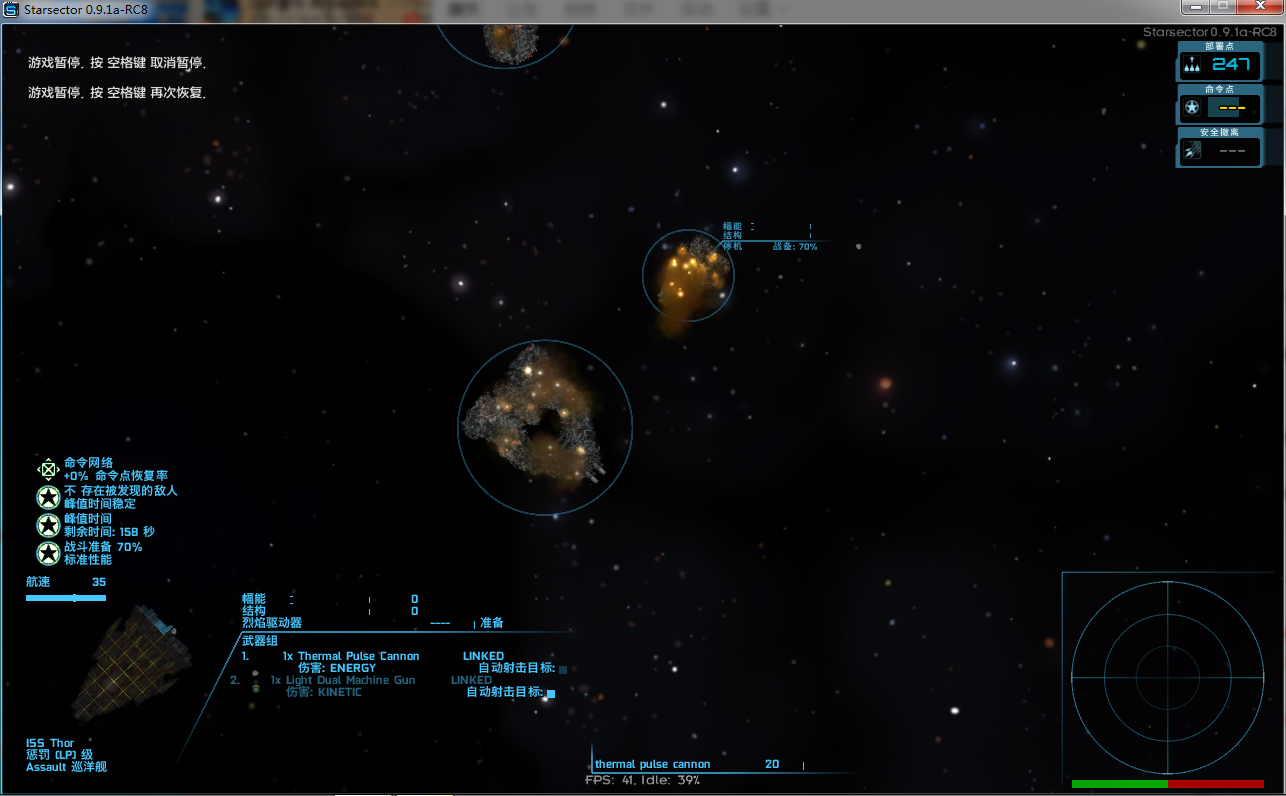
Task: Click the combat readiness (战斗准备) 70% icon
Action: (48, 553)
